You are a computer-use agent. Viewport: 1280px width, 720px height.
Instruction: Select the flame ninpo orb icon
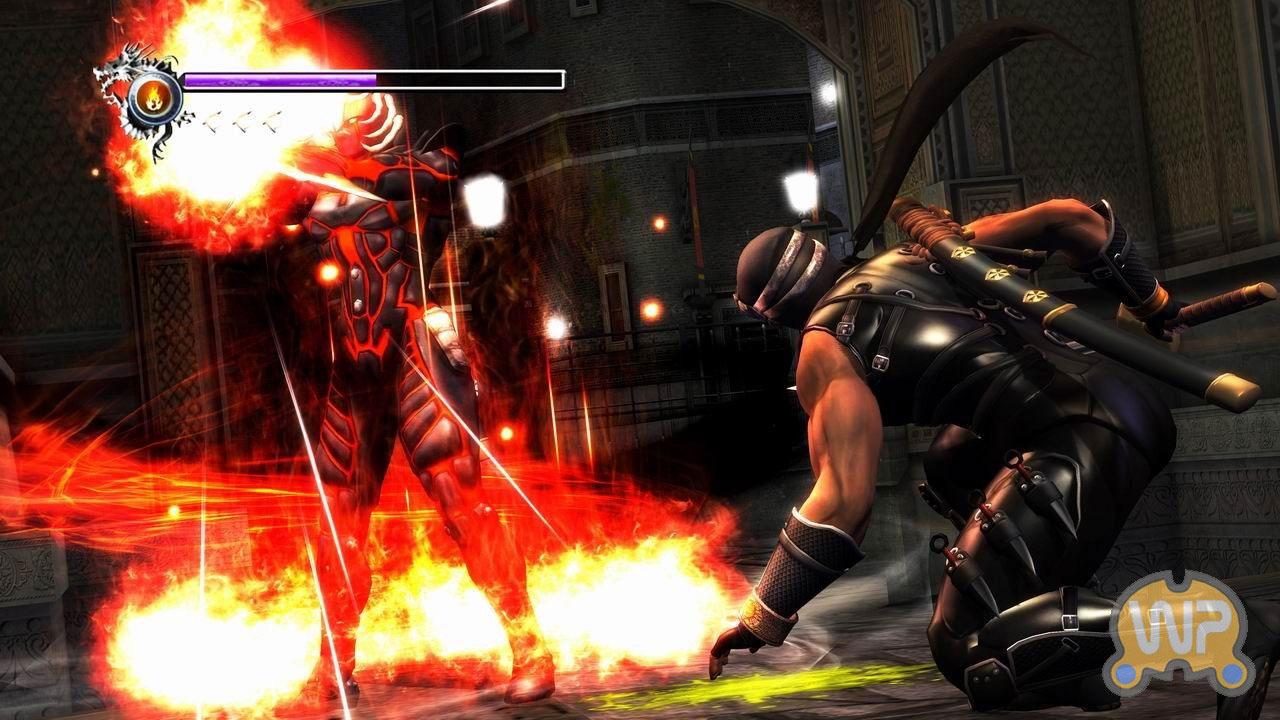tap(155, 97)
